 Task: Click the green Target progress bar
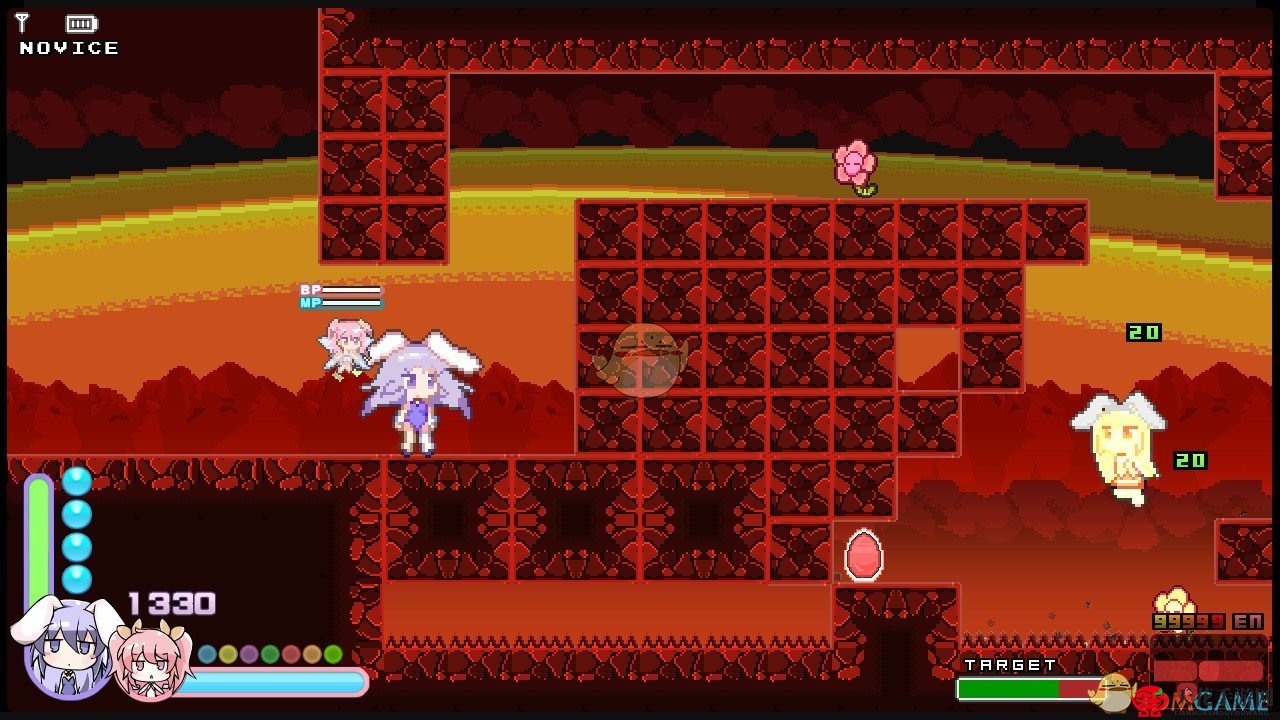pyautogui.click(x=1010, y=686)
